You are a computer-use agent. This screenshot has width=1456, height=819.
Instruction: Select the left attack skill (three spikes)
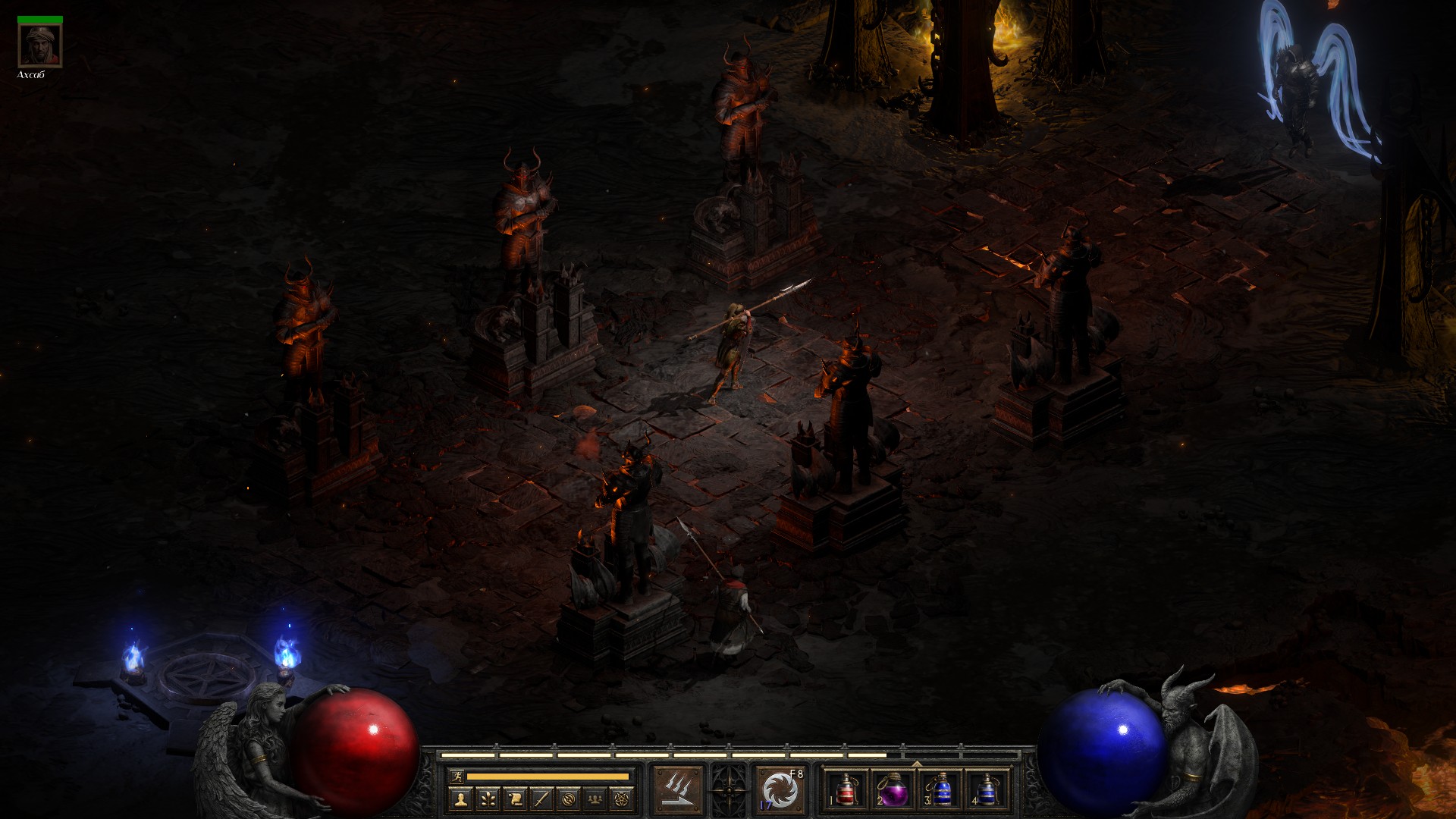(679, 790)
